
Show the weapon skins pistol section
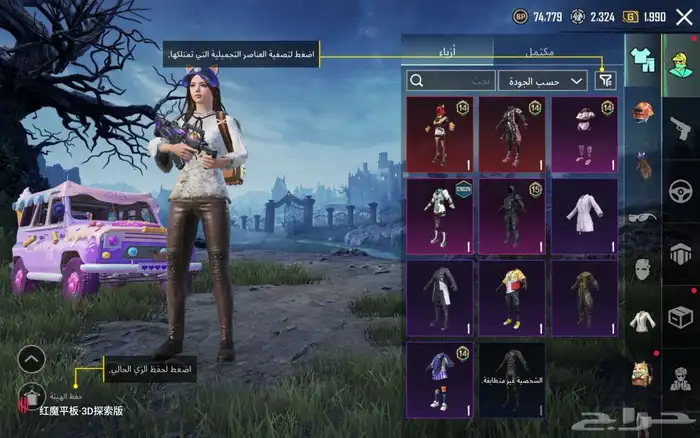coord(681,125)
